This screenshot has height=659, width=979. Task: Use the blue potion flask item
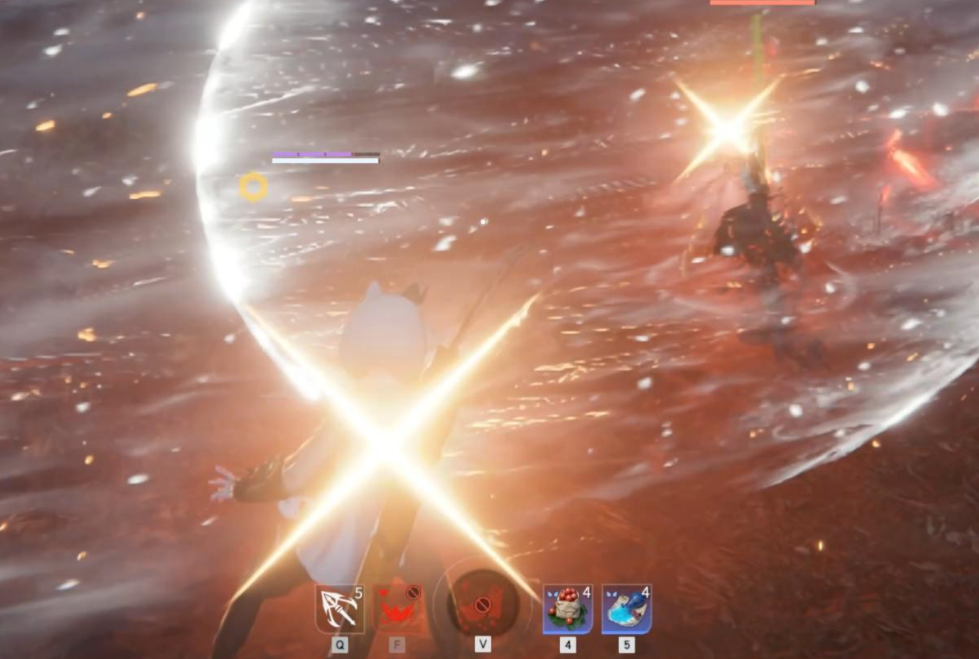[x=626, y=609]
